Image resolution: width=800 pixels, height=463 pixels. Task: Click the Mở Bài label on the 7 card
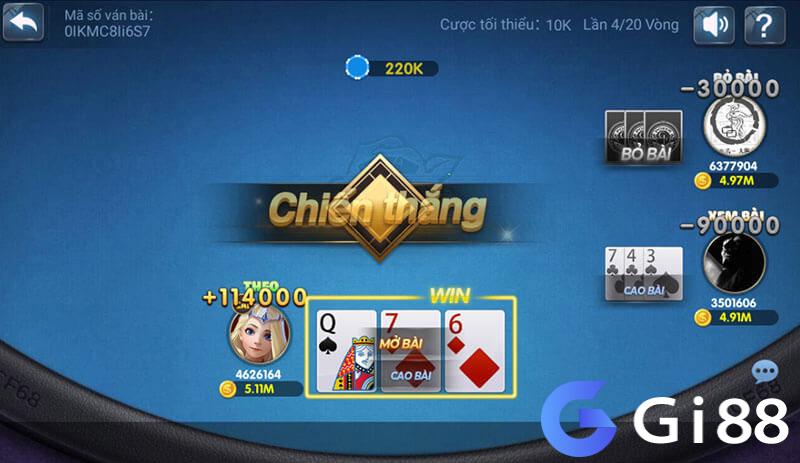click(x=402, y=344)
